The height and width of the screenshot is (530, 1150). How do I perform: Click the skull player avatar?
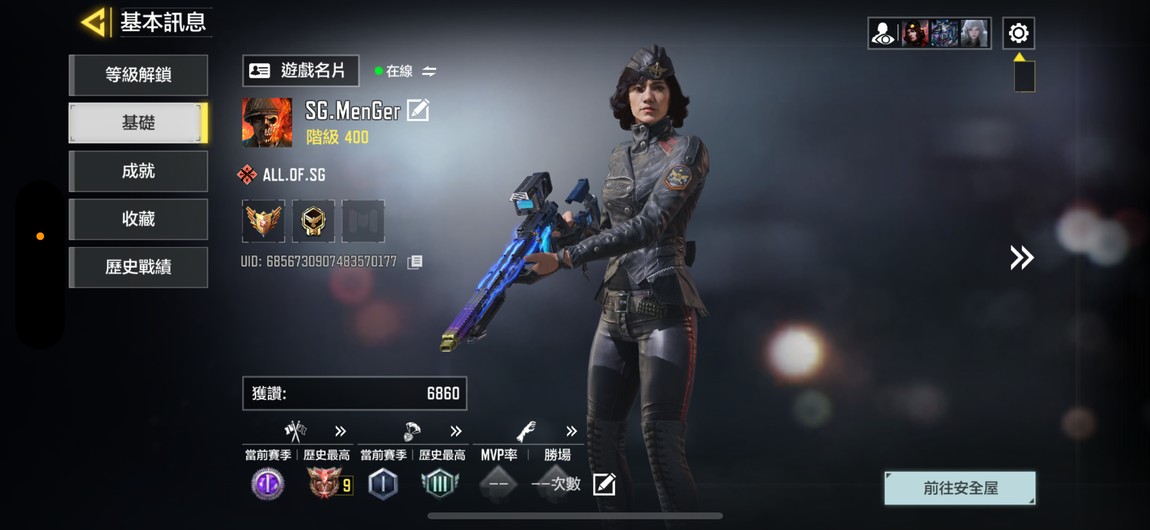coord(267,122)
